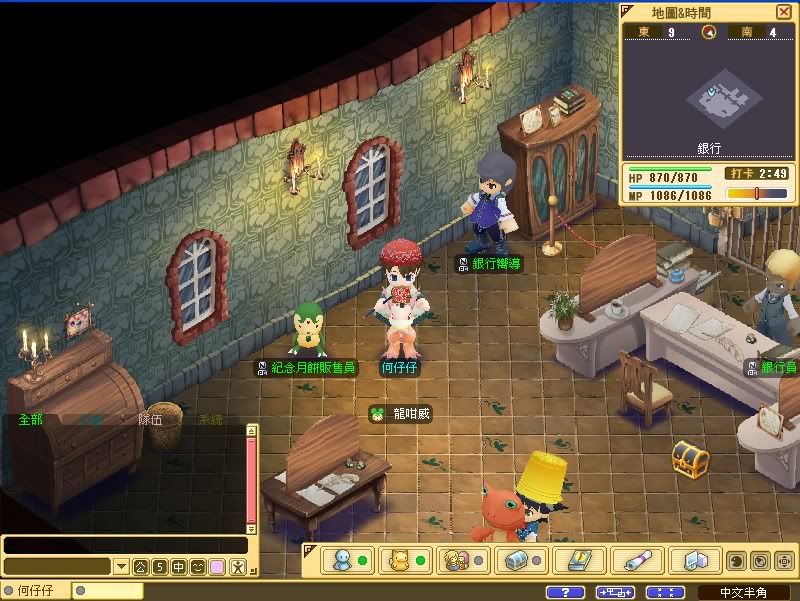Open the smiley emoticon picker
The width and height of the screenshot is (800, 601).
pos(197,567)
